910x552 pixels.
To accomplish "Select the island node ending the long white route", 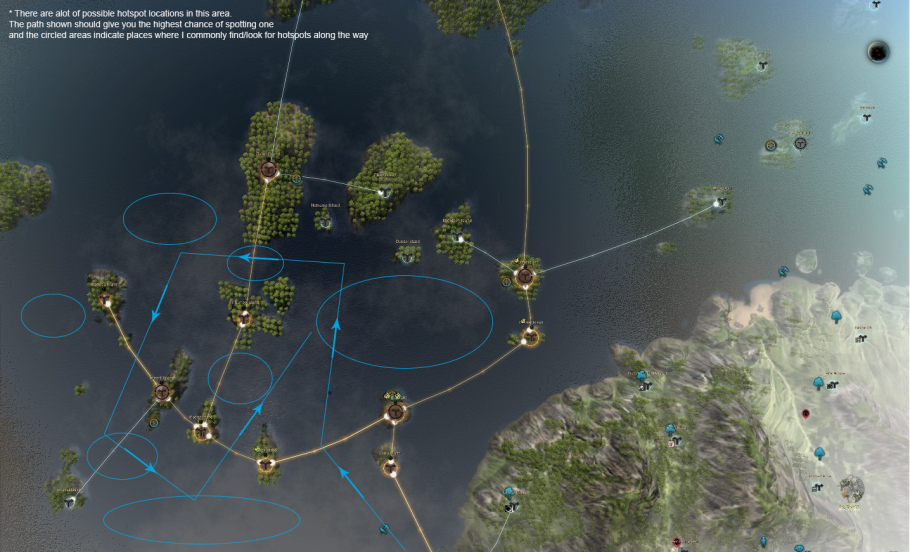I will click(718, 203).
